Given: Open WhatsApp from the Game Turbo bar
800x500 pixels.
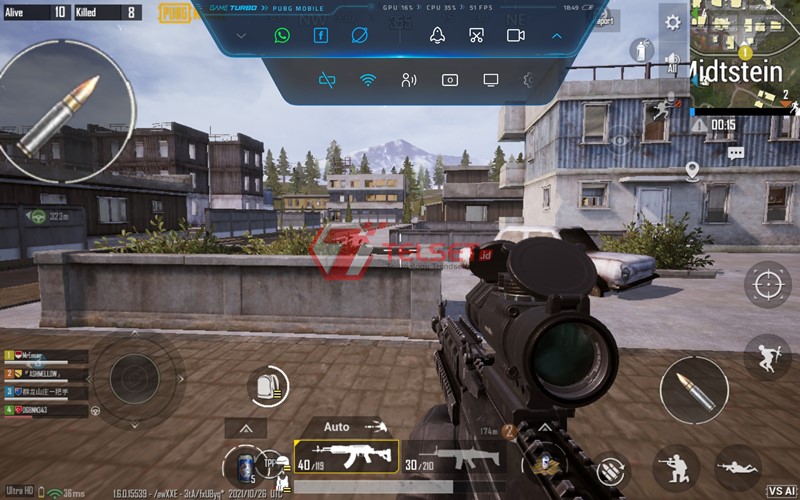Looking at the screenshot, I should [282, 35].
